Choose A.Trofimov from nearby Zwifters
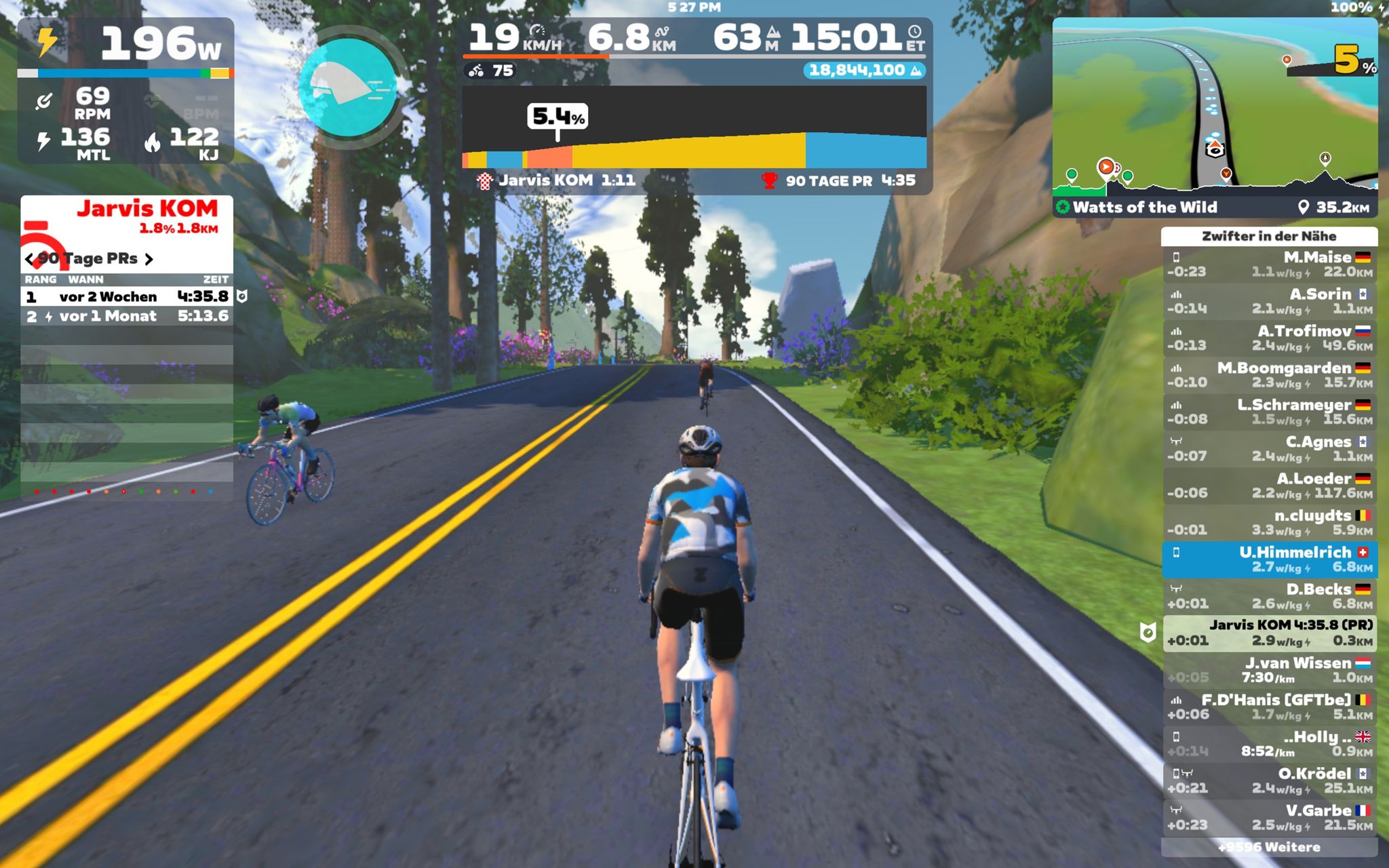 [1269, 338]
